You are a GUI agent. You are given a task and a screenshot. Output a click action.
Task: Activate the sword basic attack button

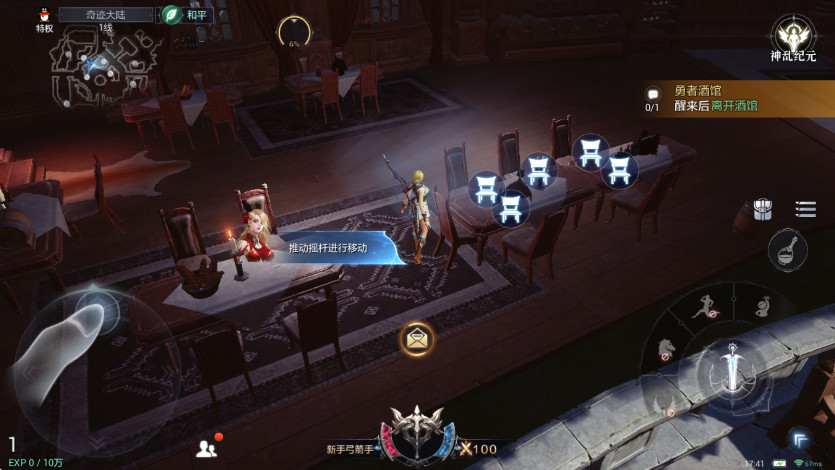[734, 367]
